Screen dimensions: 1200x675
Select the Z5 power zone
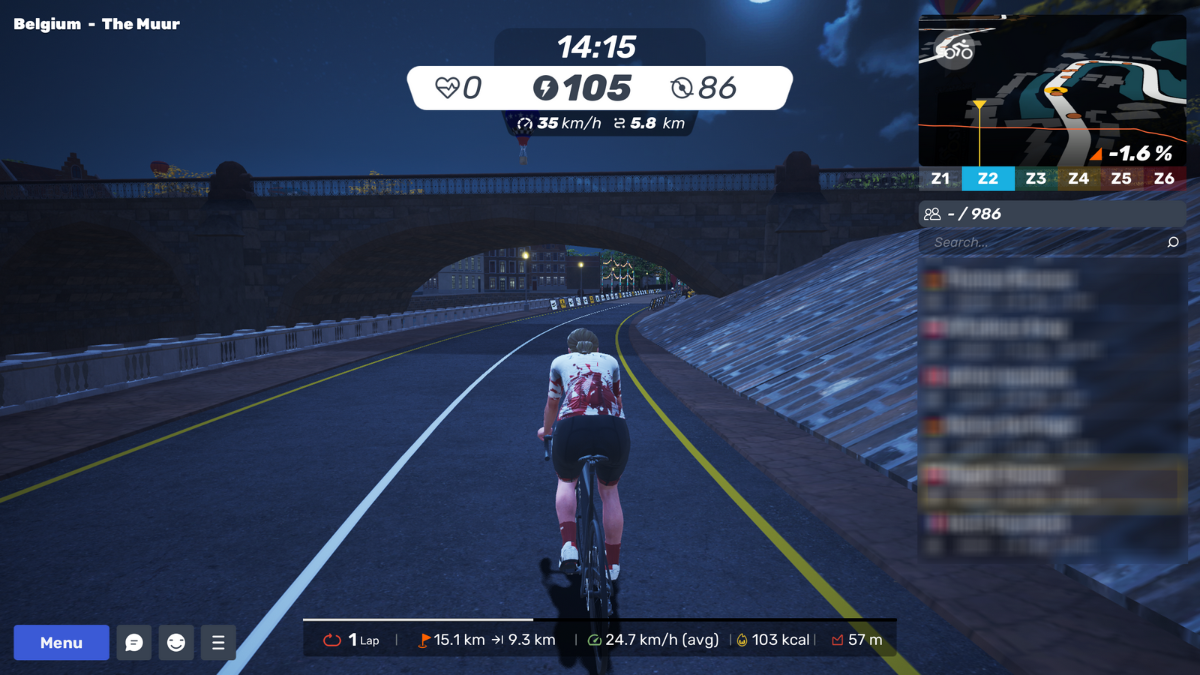click(x=1121, y=179)
